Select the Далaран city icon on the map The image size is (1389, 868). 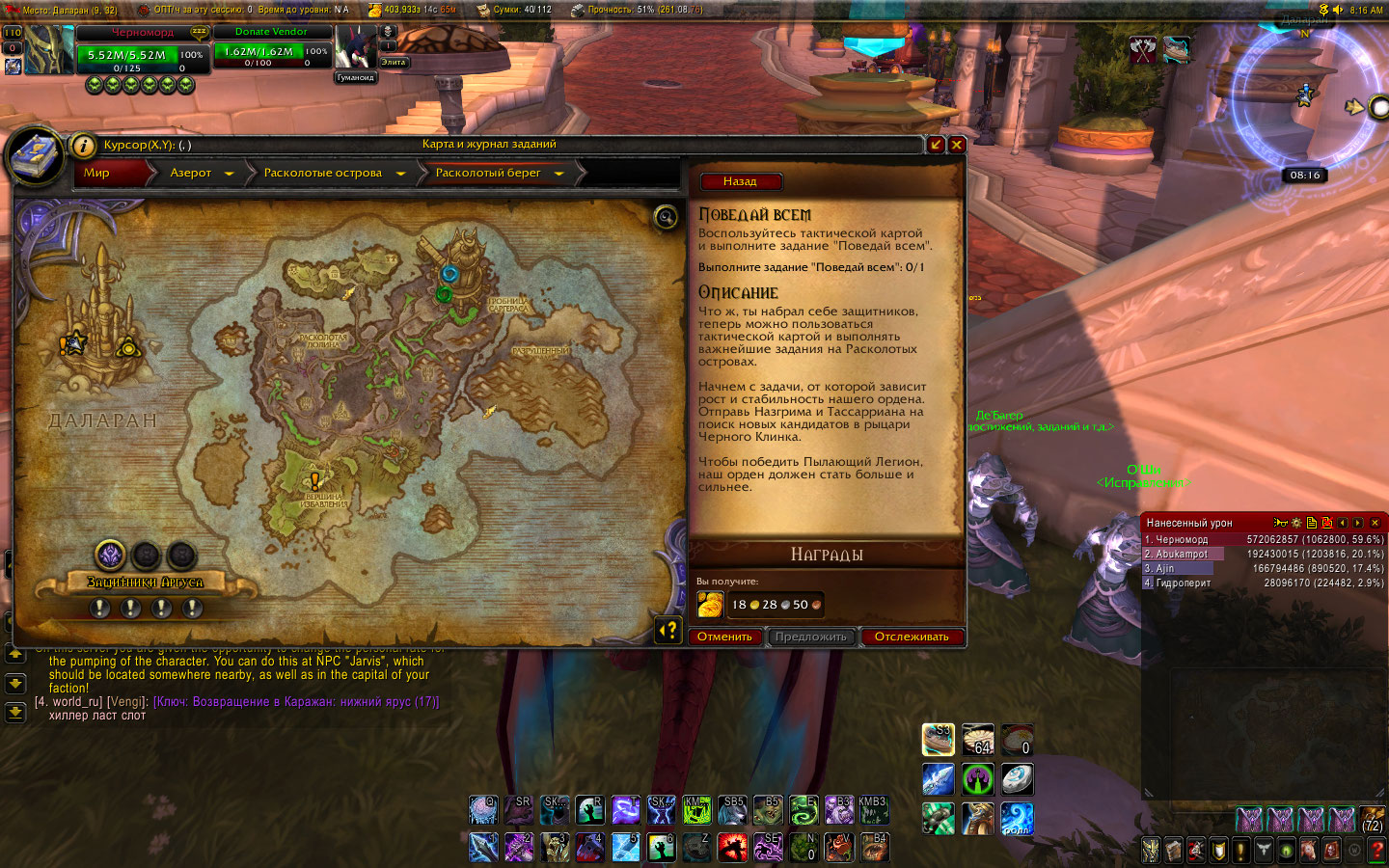coord(100,323)
